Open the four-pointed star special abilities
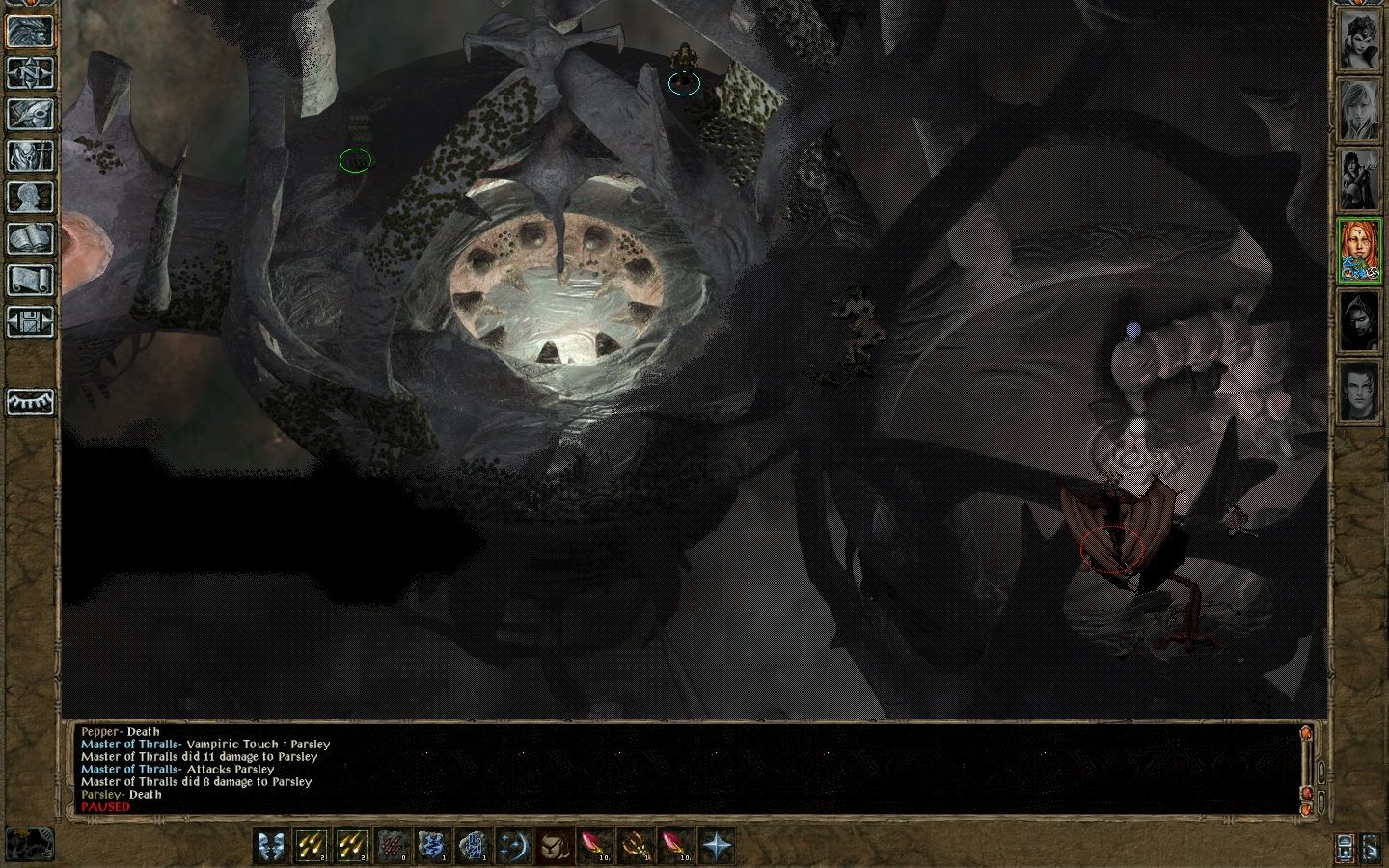 coord(716,846)
